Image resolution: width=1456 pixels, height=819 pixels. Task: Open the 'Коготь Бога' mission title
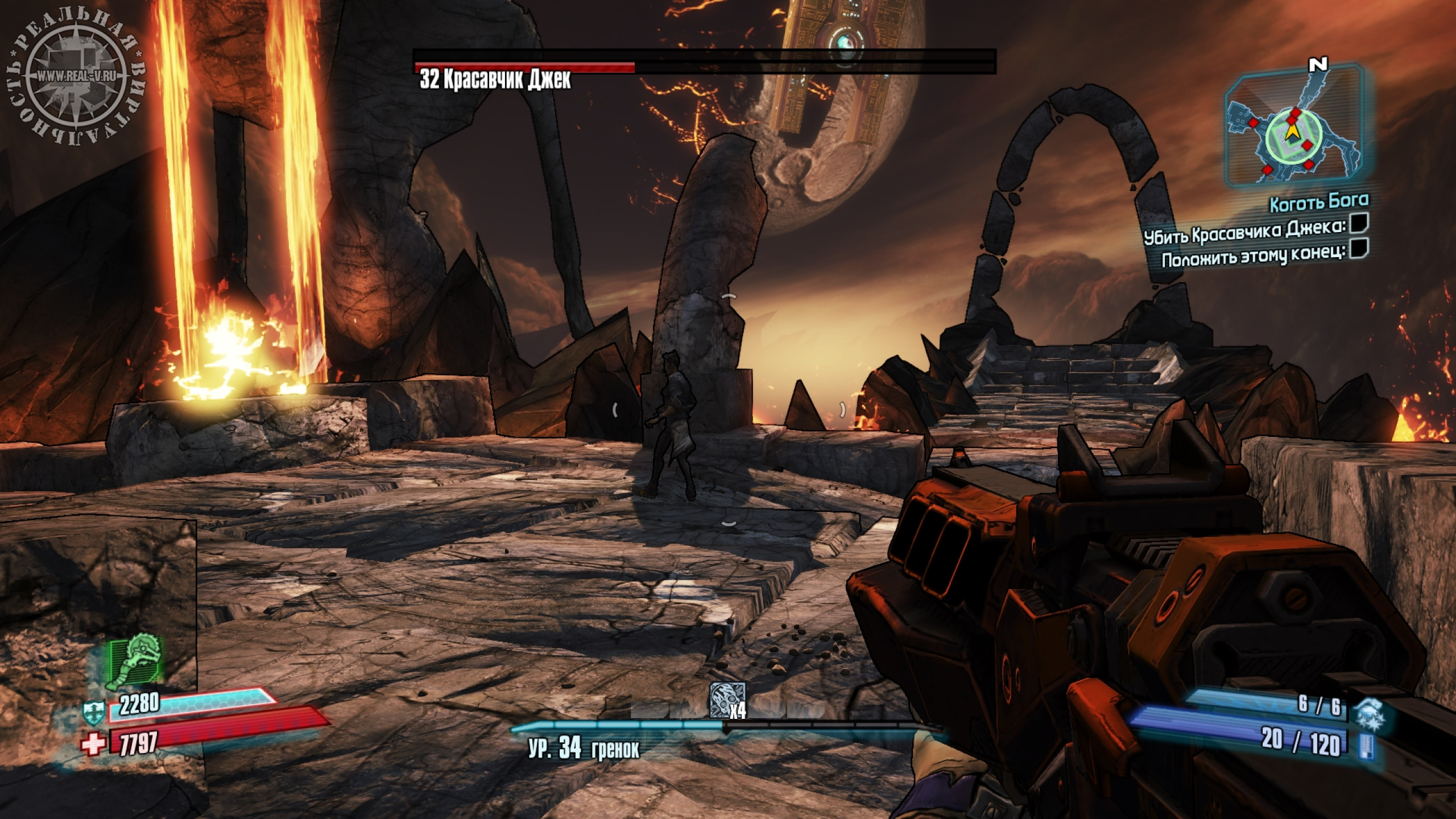[1319, 201]
